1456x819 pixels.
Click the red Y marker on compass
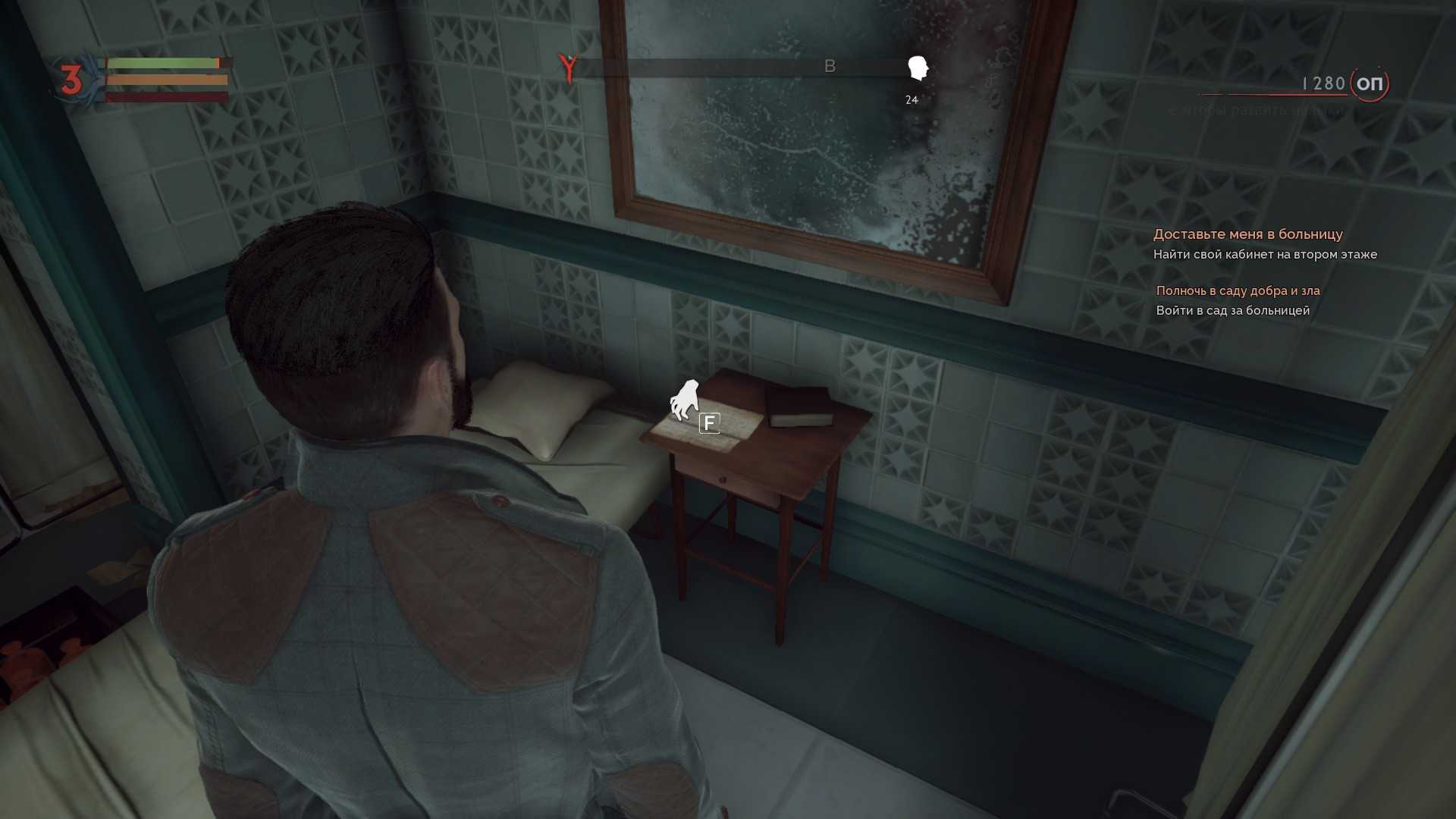[x=567, y=67]
